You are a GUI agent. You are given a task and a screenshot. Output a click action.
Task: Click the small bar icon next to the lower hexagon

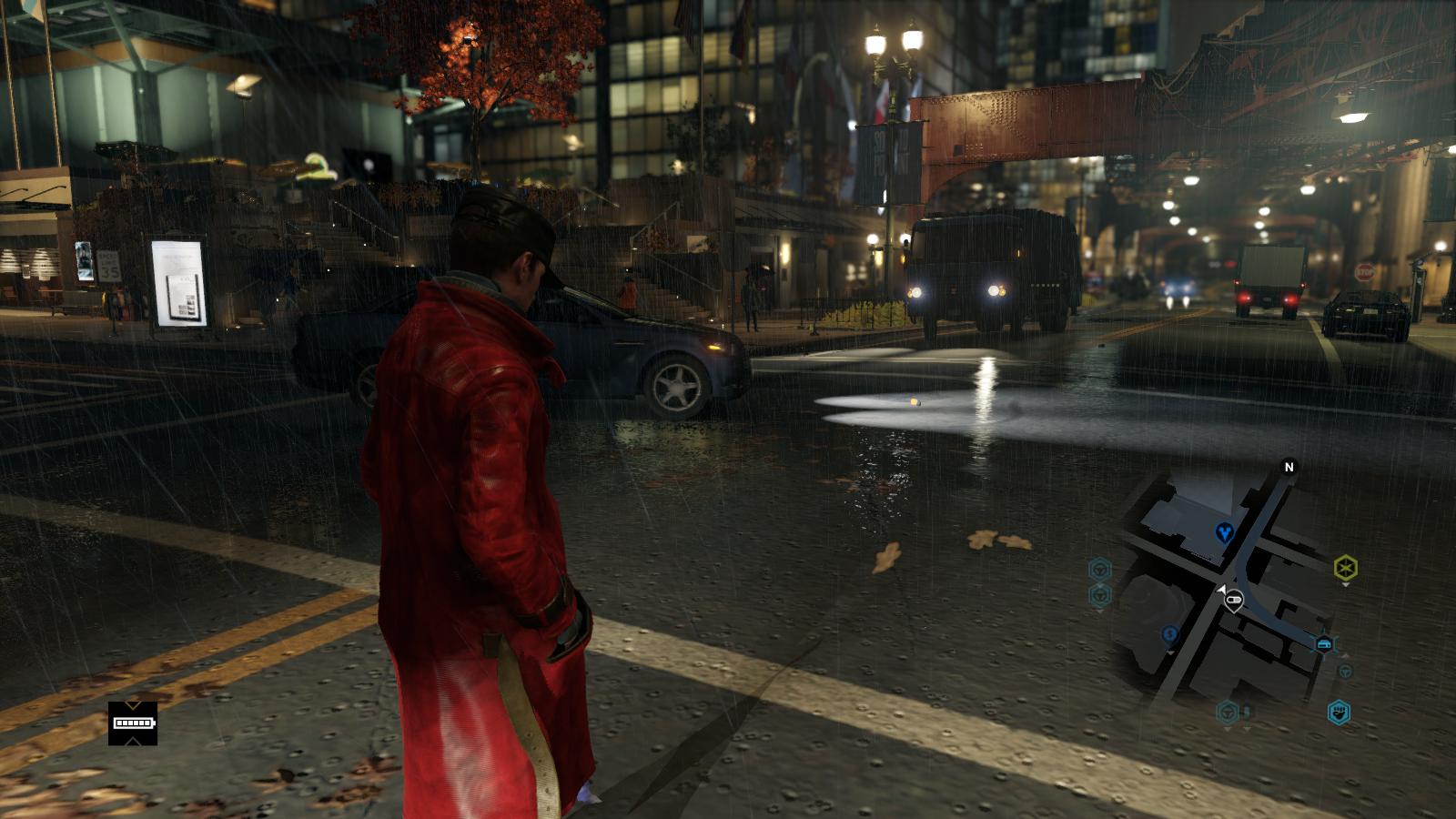coord(1246,711)
